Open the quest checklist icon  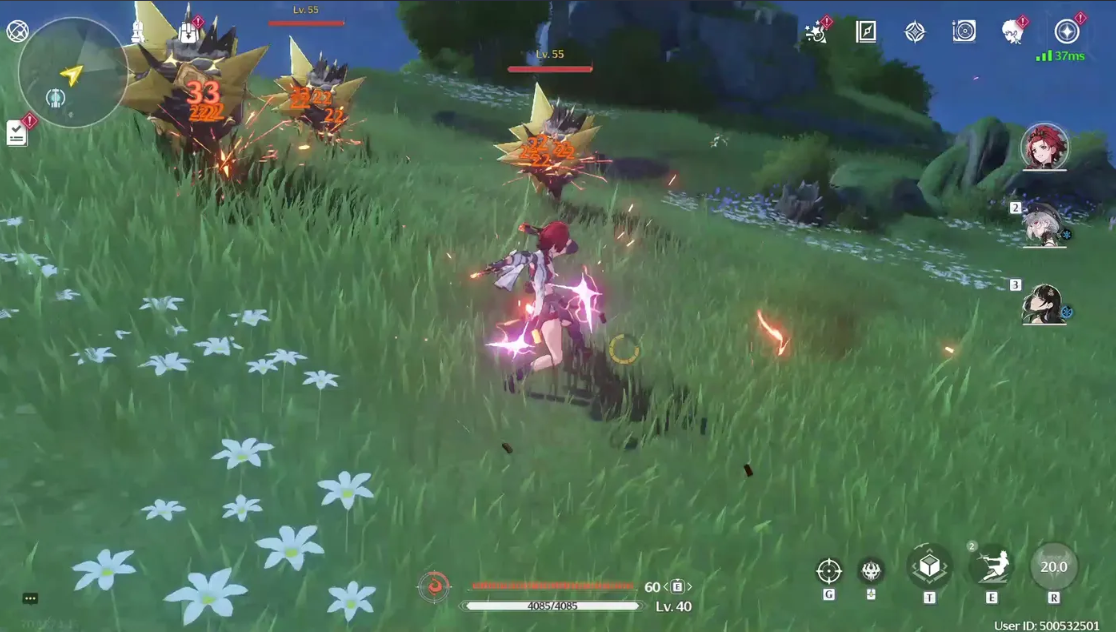(17, 133)
